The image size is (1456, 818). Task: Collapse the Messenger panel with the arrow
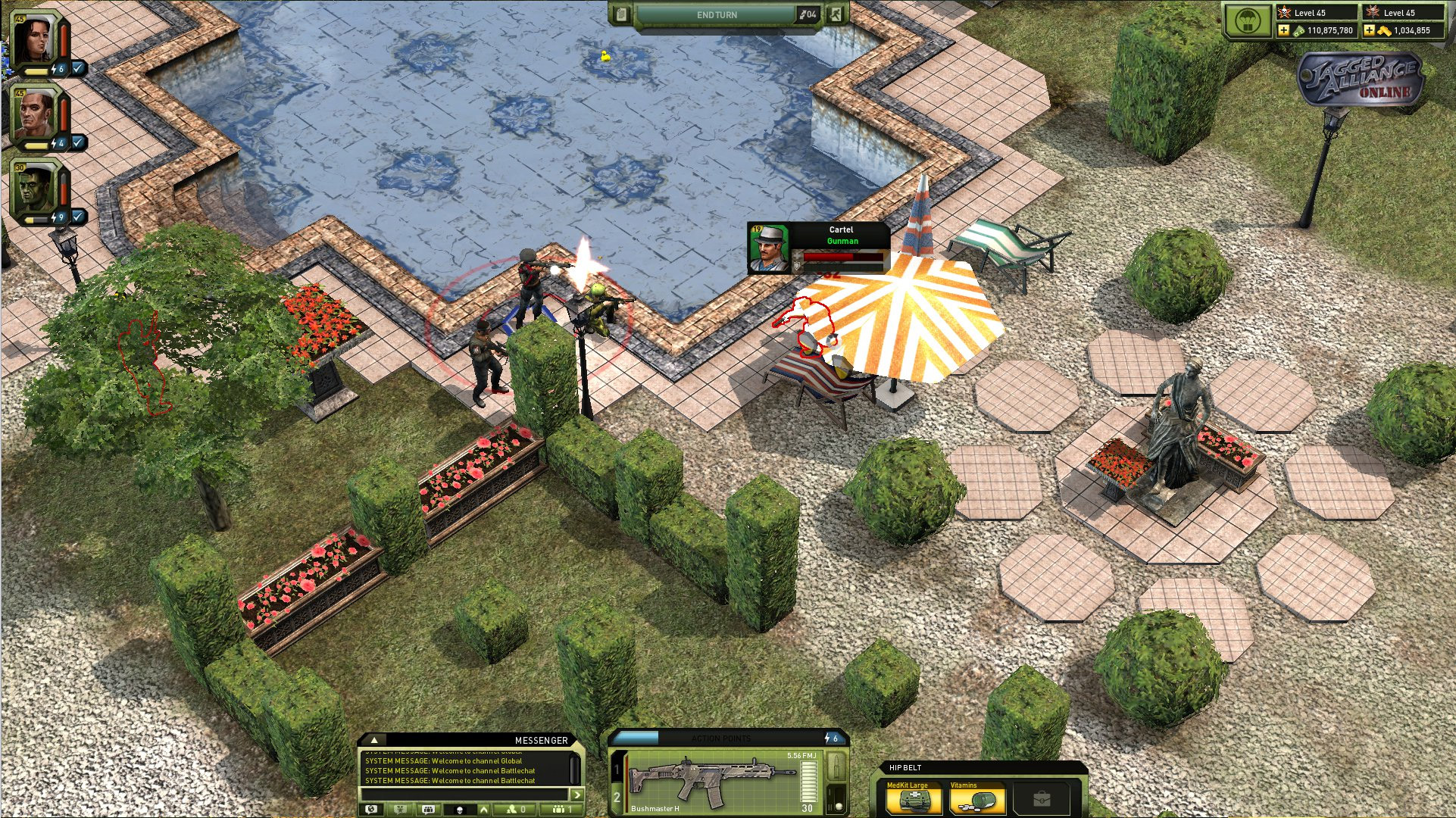click(x=373, y=740)
